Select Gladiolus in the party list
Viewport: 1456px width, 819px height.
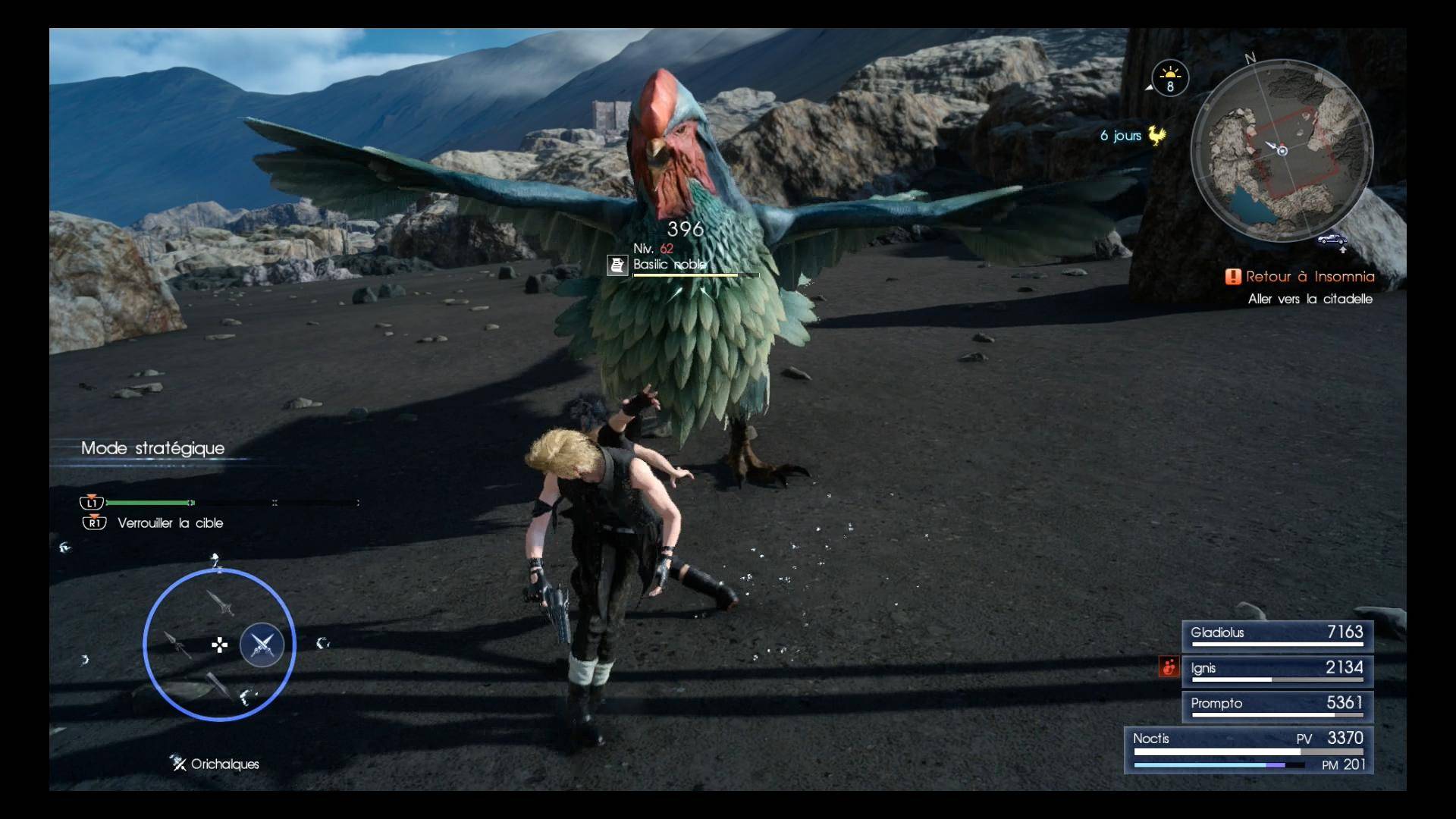1277,634
